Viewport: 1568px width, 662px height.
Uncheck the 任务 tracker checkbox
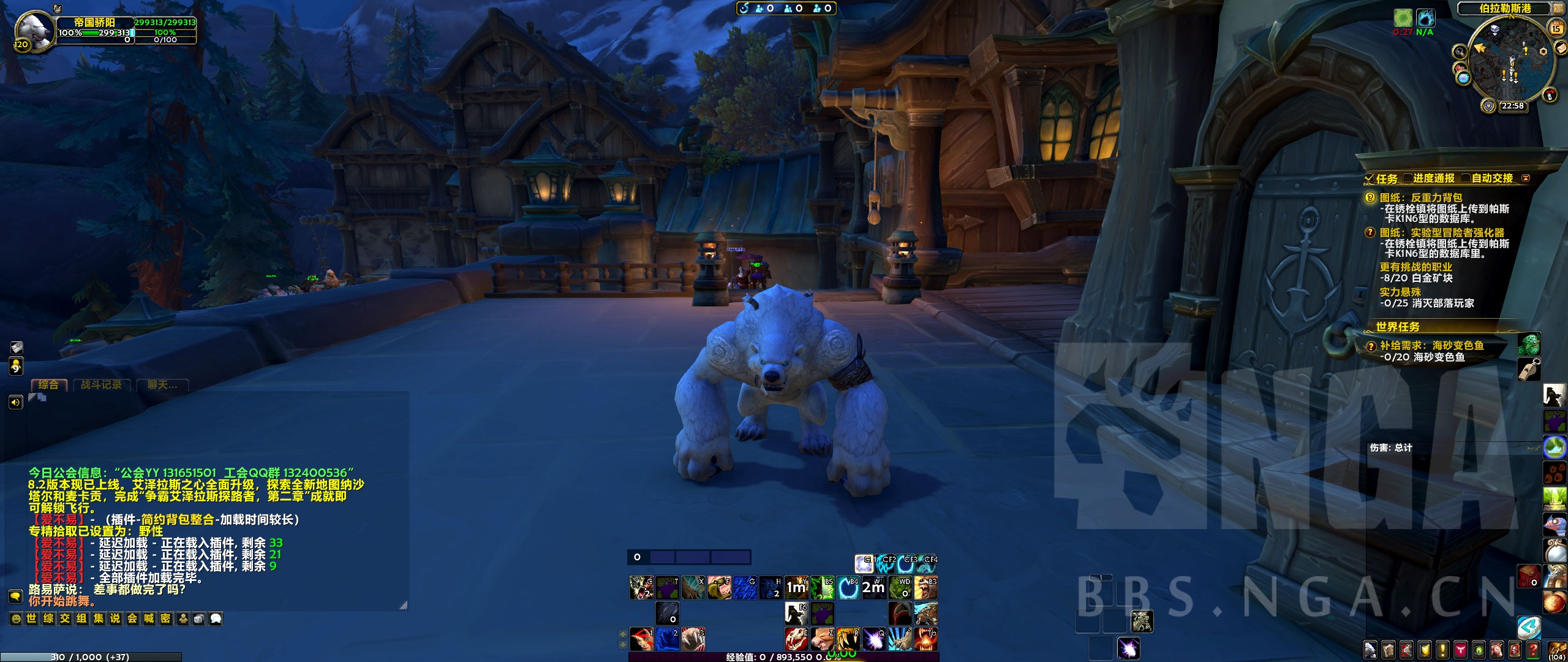pos(1368,179)
